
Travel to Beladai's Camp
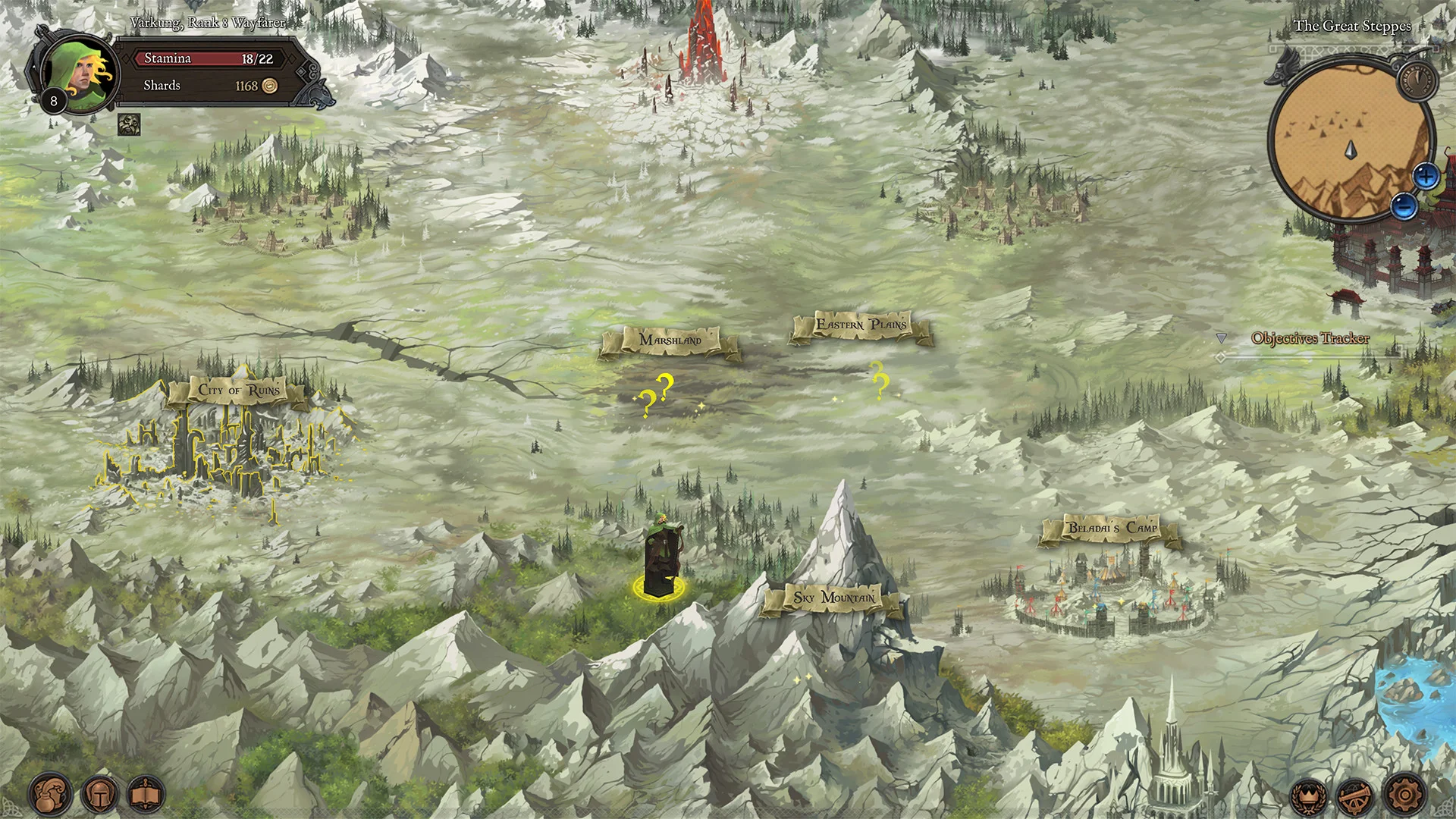coord(1109,529)
